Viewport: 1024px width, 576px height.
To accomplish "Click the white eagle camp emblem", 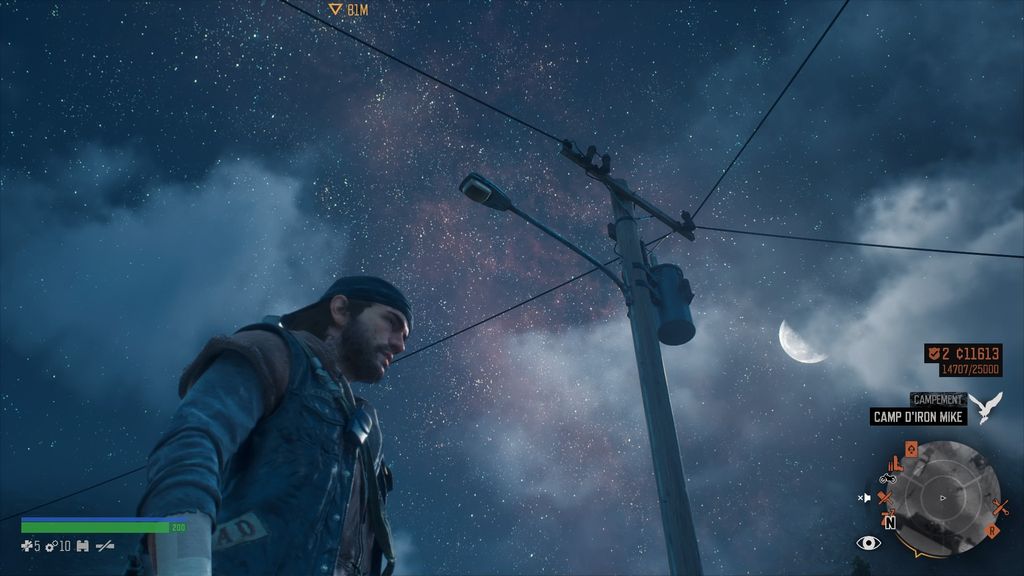I will point(985,407).
